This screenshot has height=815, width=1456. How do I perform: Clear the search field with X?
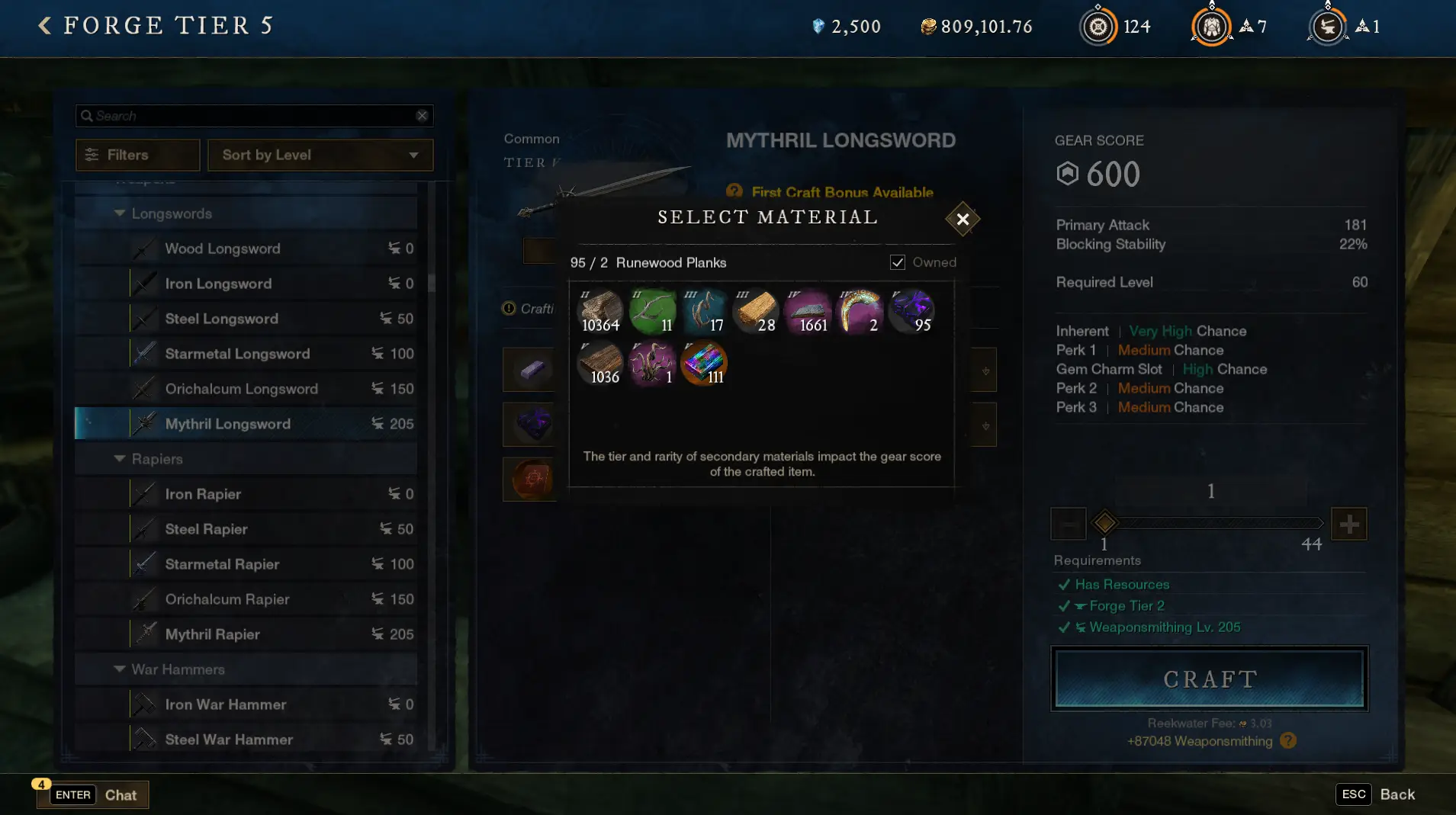[422, 116]
